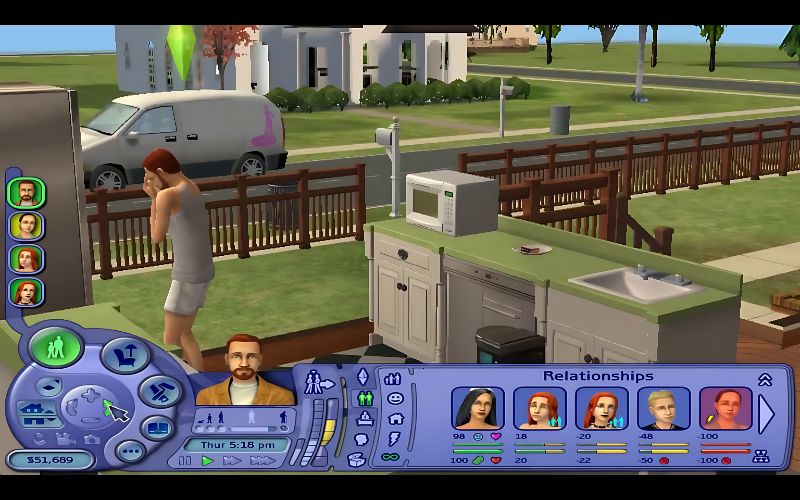
Task: Open Build Mode with the paint roller icon
Action: click(159, 391)
